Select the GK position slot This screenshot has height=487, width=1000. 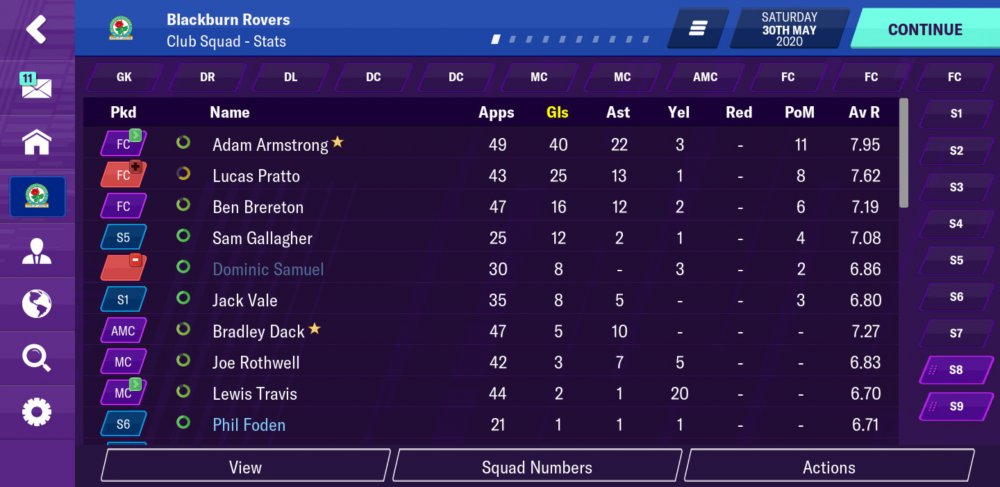pyautogui.click(x=124, y=77)
